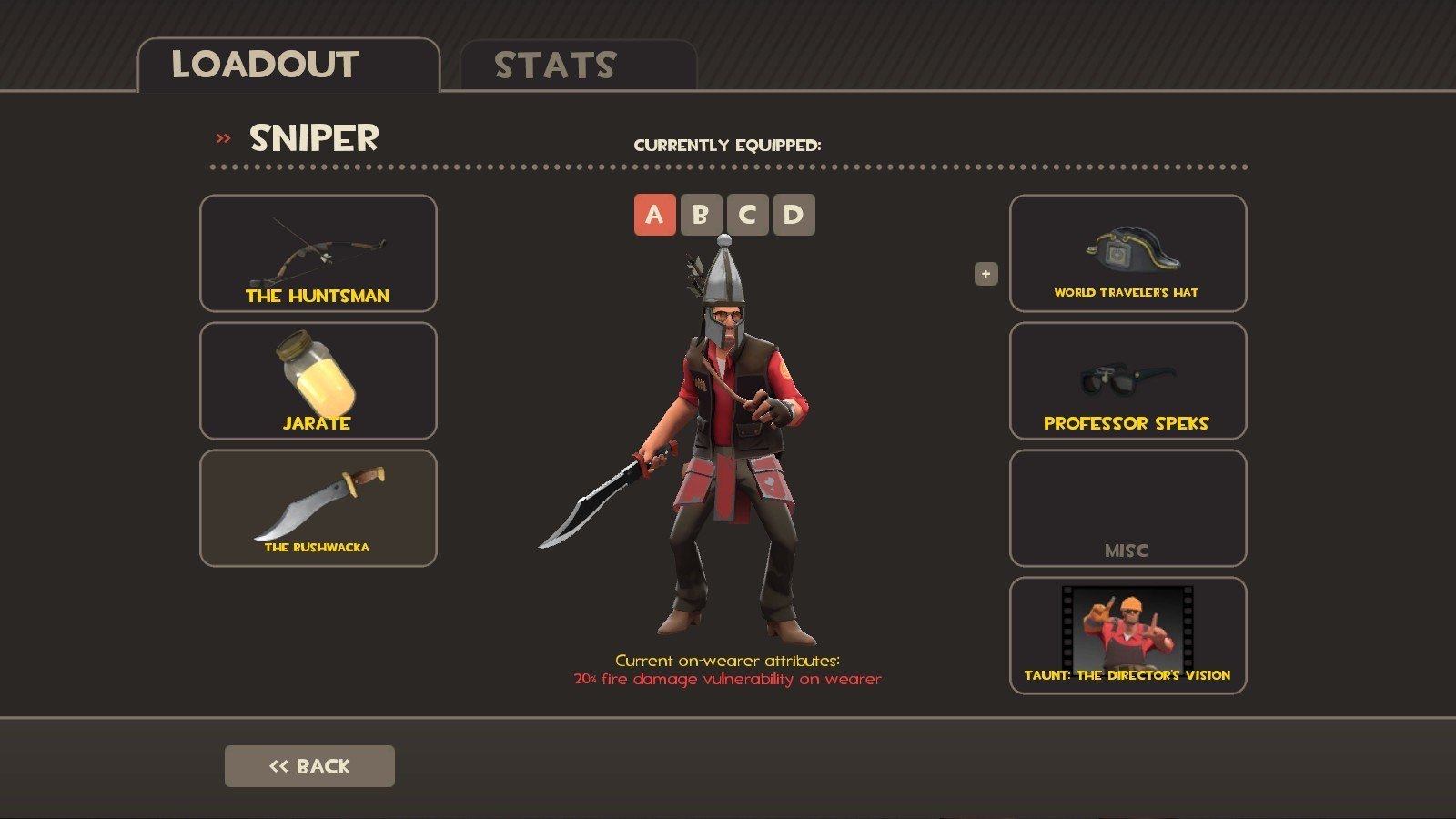The height and width of the screenshot is (819, 1456).
Task: Switch to the Stats tab
Action: [x=578, y=66]
